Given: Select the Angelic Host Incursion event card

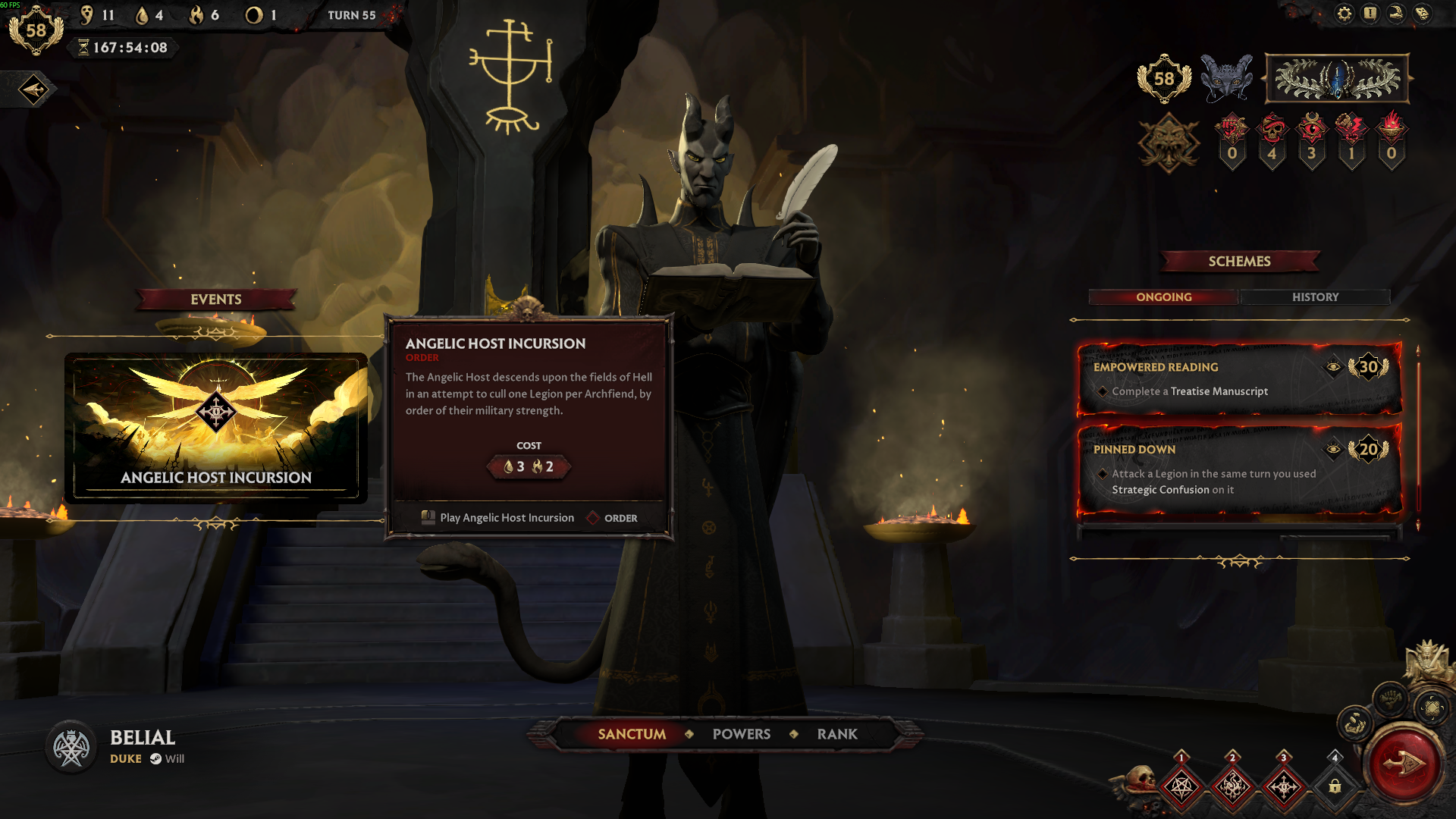Looking at the screenshot, I should click(216, 426).
